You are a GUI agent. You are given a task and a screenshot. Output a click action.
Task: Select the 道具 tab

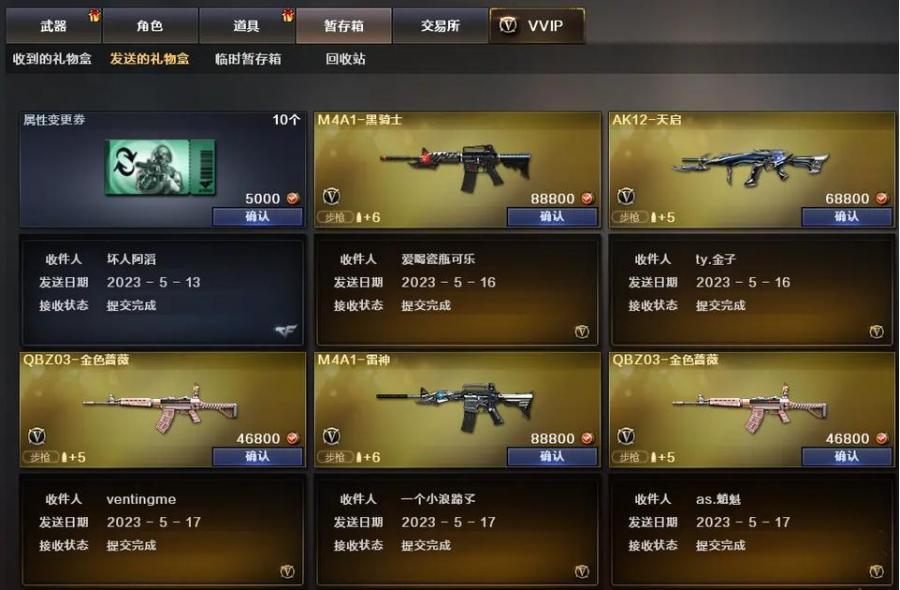click(246, 26)
